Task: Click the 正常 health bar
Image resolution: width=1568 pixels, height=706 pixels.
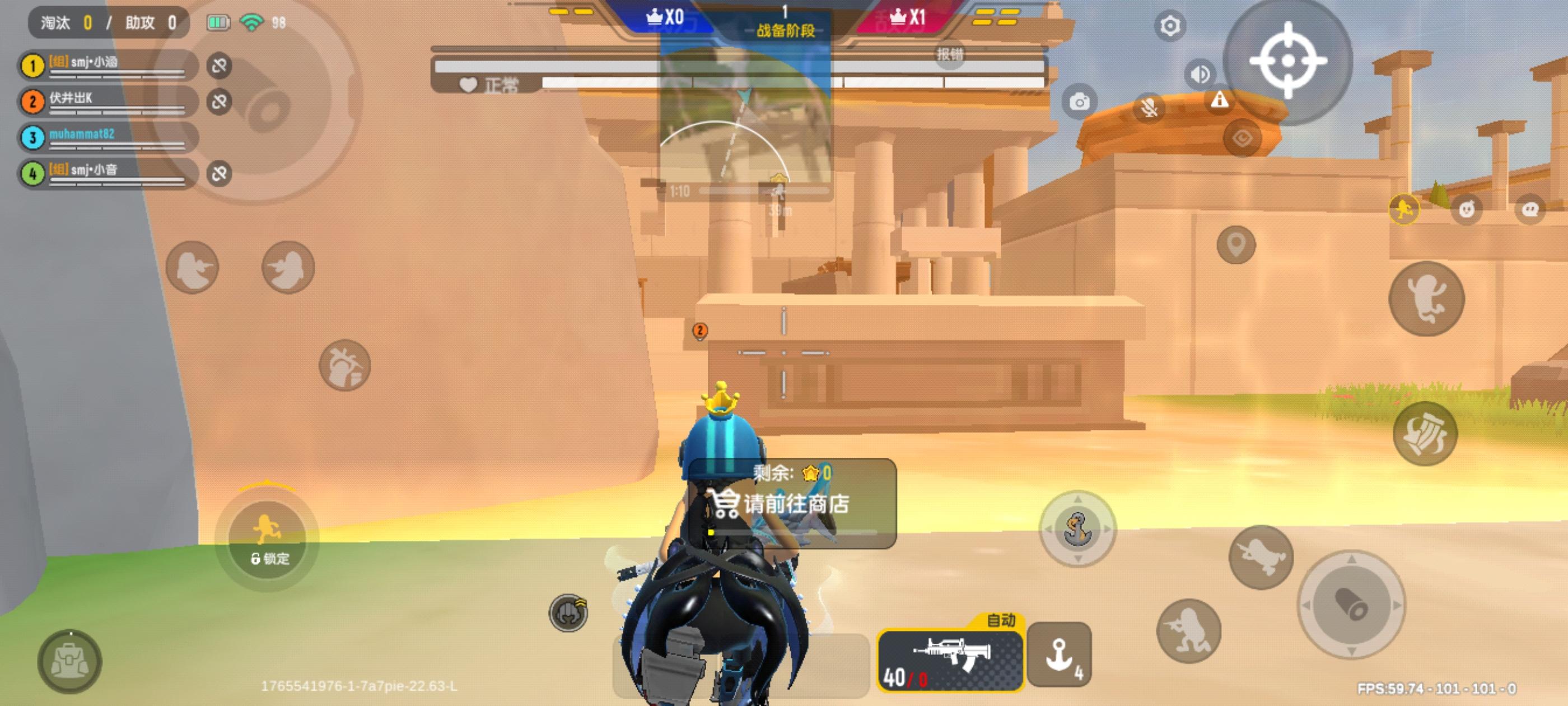Action: pos(503,84)
